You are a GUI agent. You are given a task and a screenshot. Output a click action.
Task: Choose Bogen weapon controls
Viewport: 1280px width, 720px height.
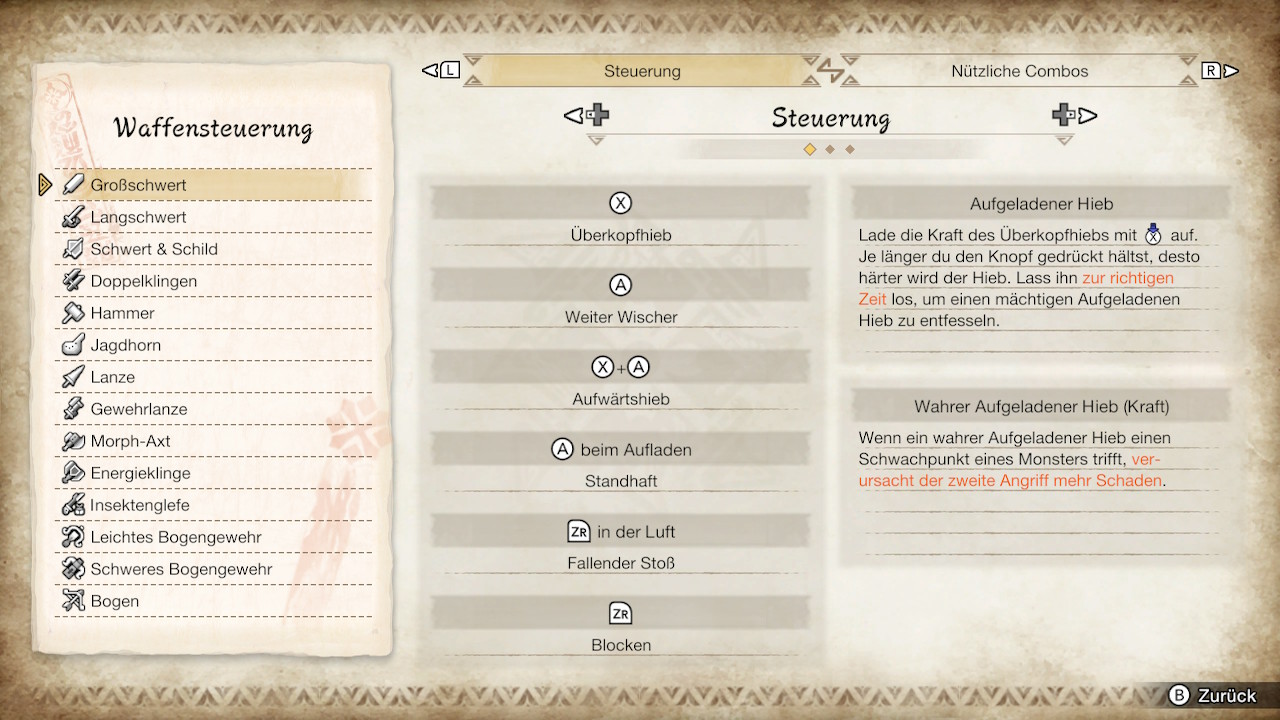tap(114, 601)
